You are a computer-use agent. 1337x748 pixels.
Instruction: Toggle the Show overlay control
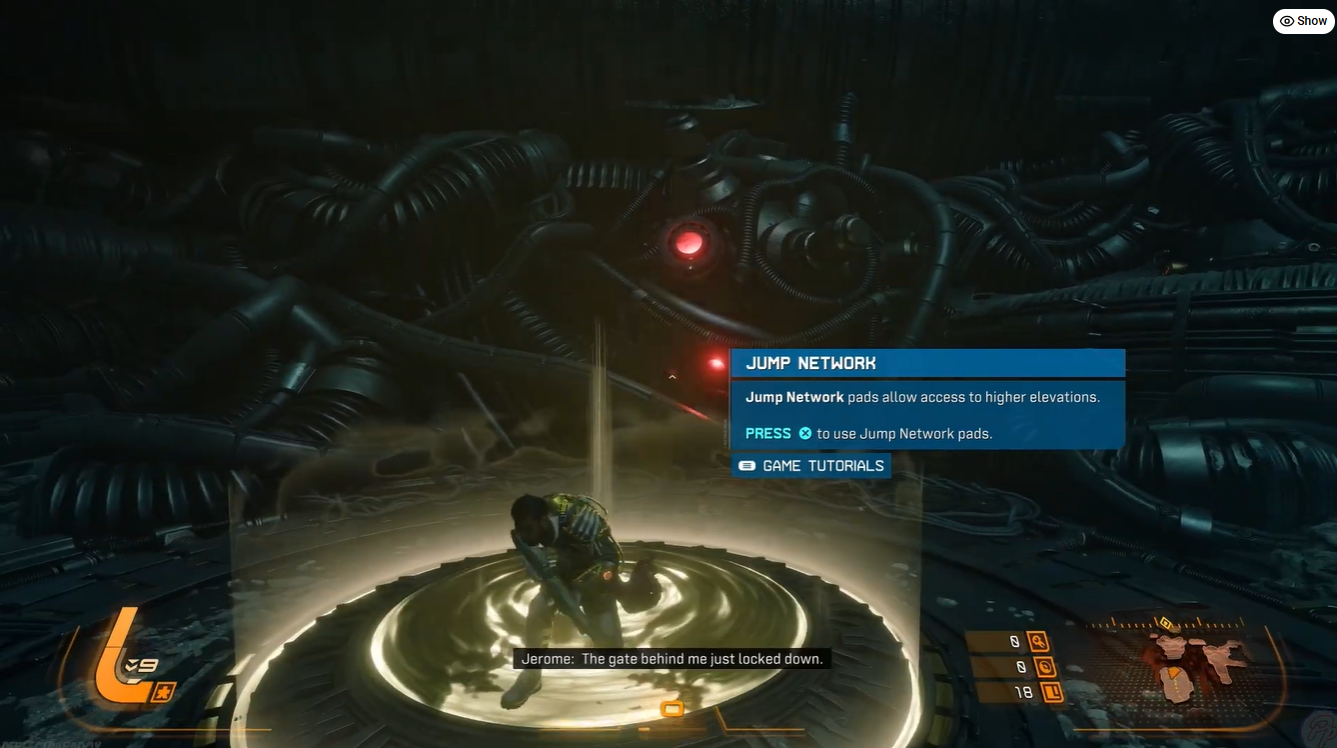(1302, 20)
